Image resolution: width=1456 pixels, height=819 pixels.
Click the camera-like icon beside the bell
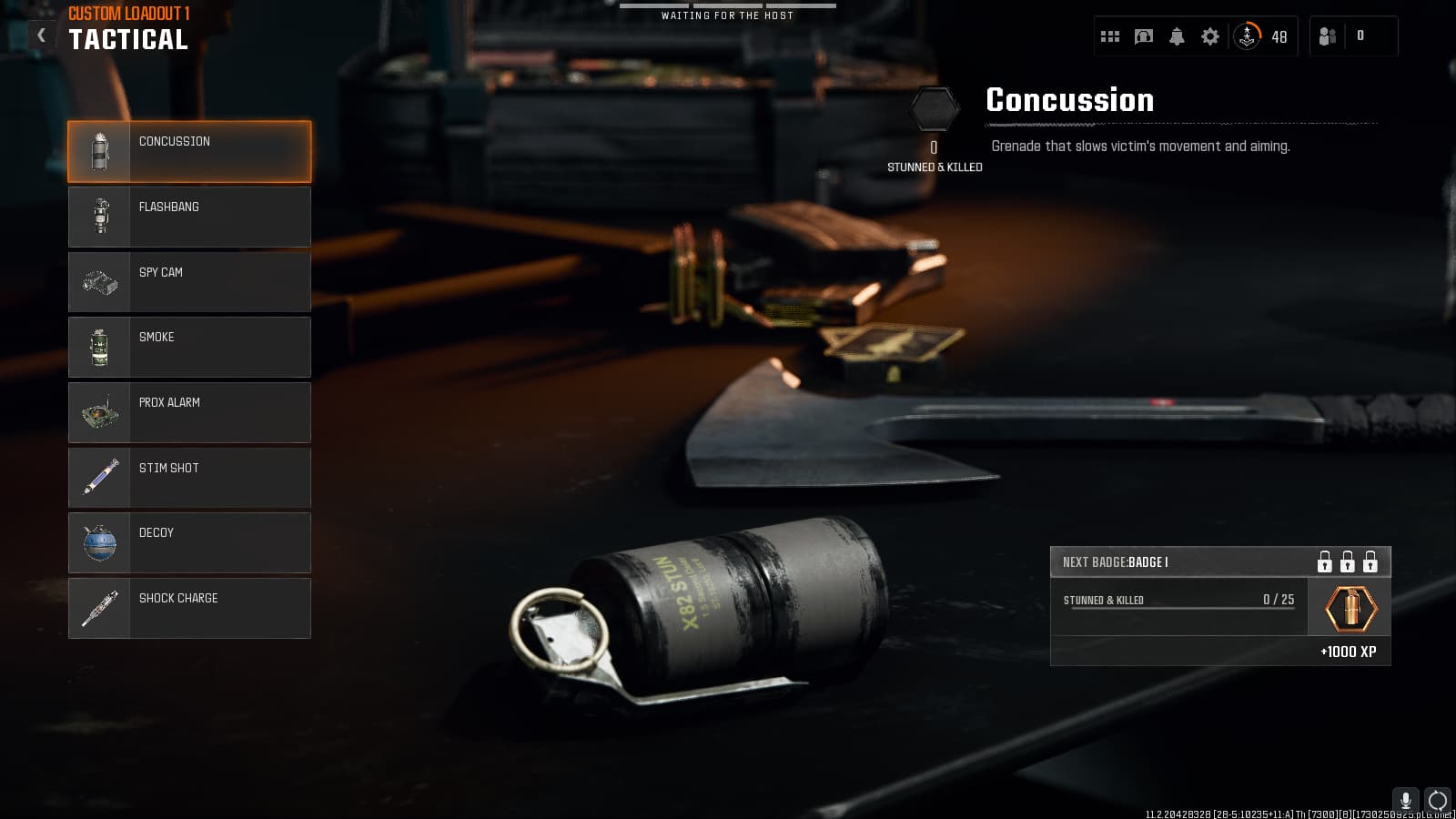(x=1144, y=36)
